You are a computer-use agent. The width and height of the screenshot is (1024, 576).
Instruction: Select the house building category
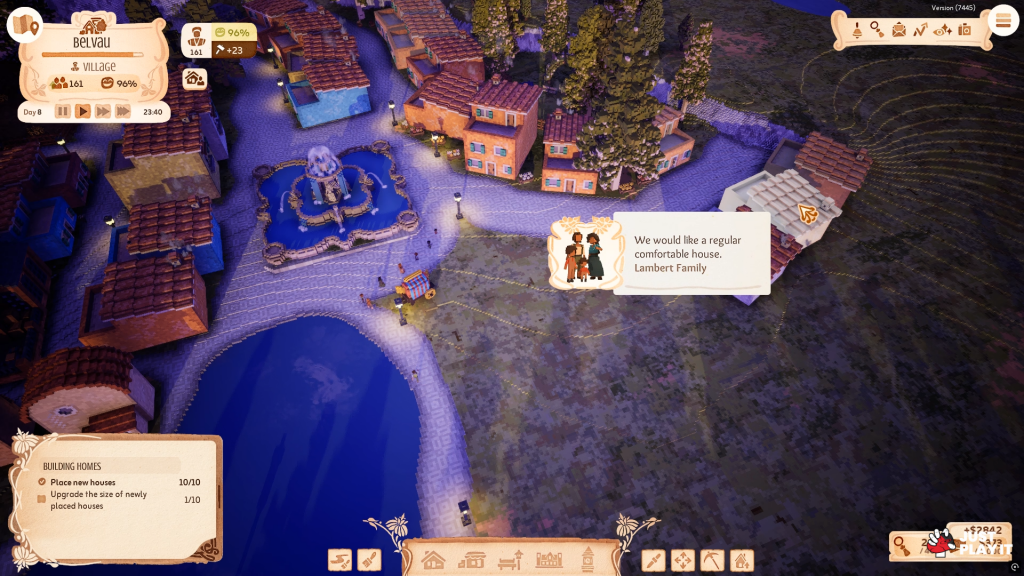pos(433,560)
